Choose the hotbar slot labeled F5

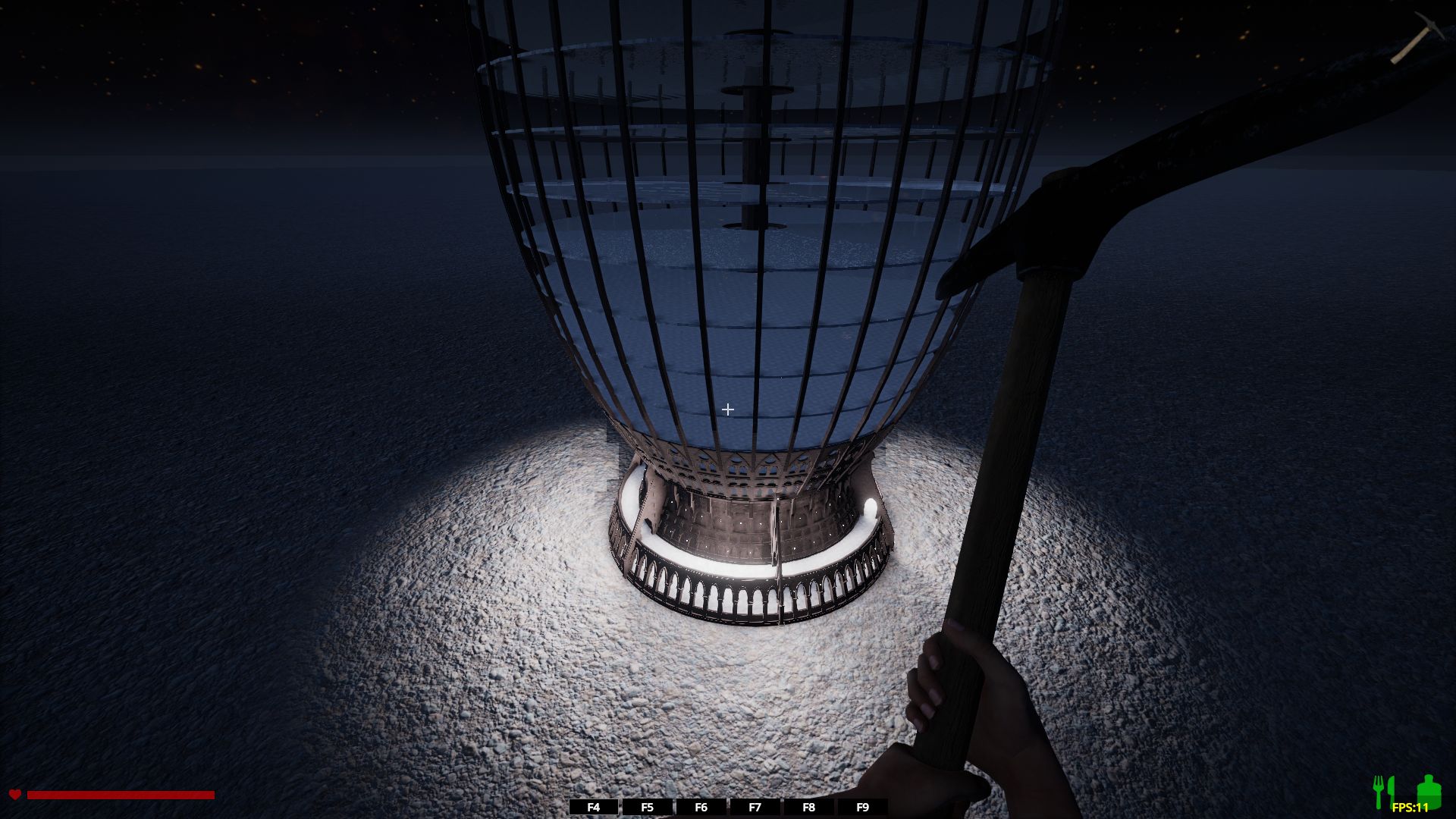[x=647, y=808]
